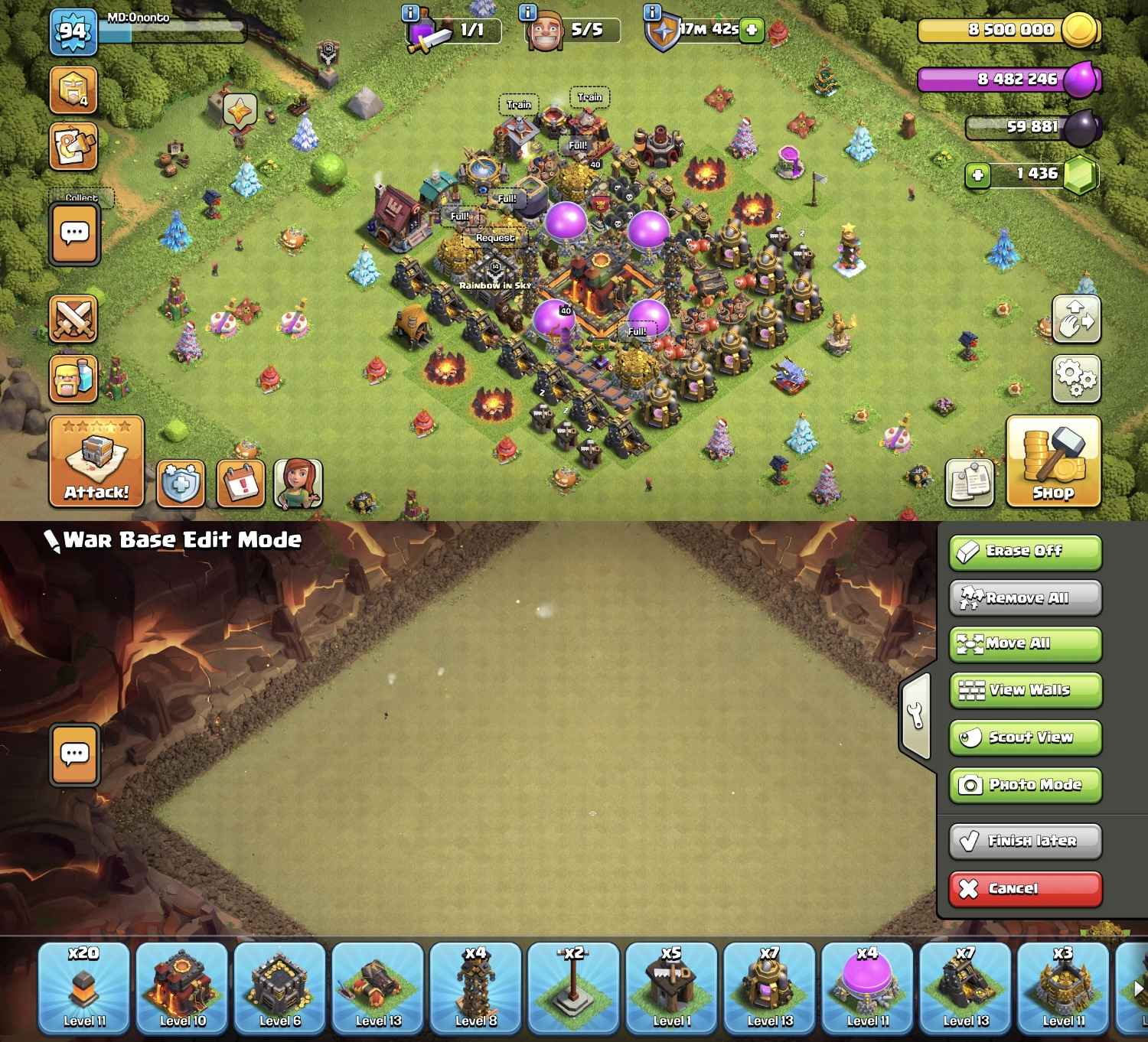Enable Scout View
The height and width of the screenshot is (1042, 1148).
1024,737
